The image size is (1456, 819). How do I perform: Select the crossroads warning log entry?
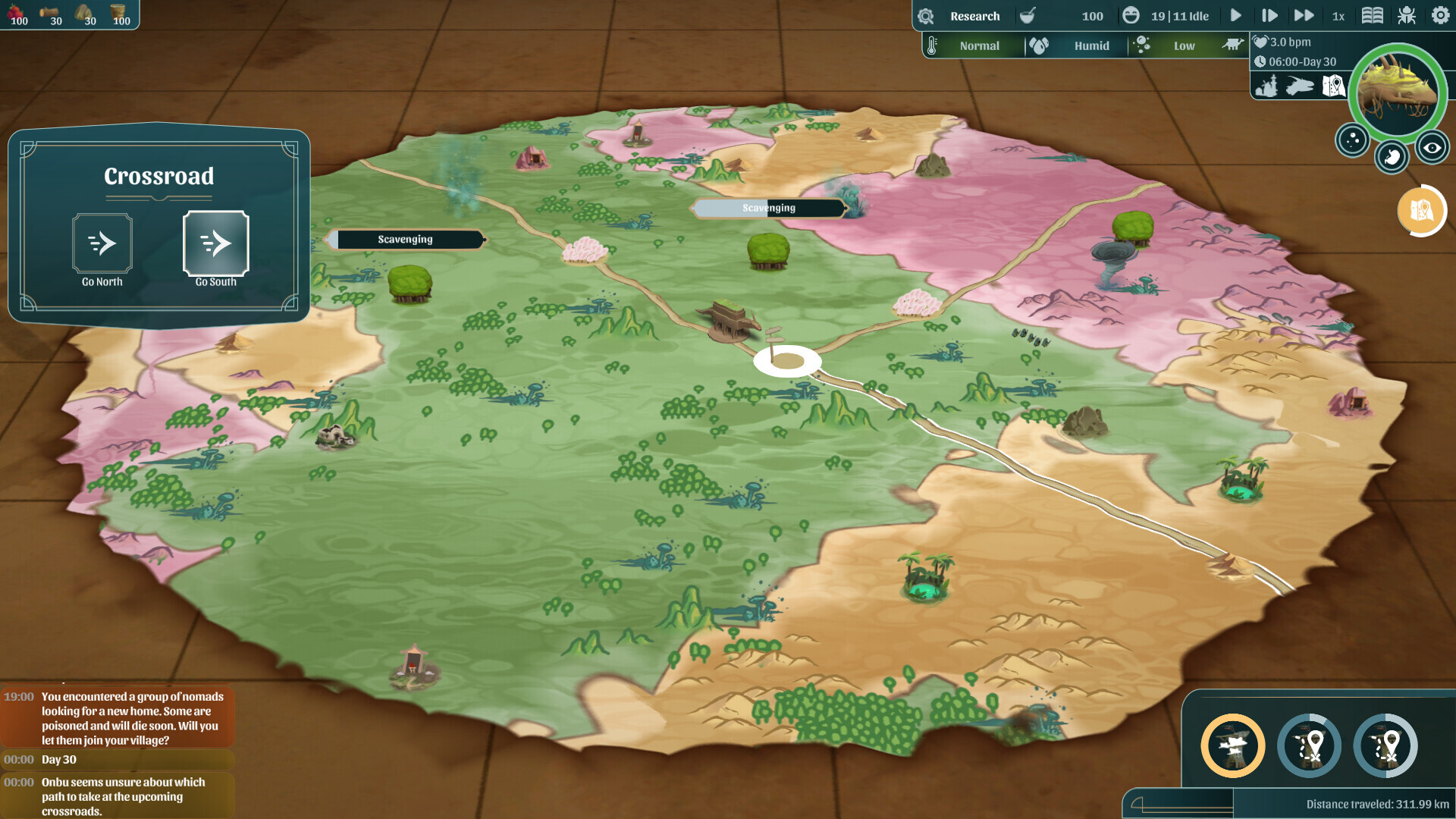[x=121, y=796]
